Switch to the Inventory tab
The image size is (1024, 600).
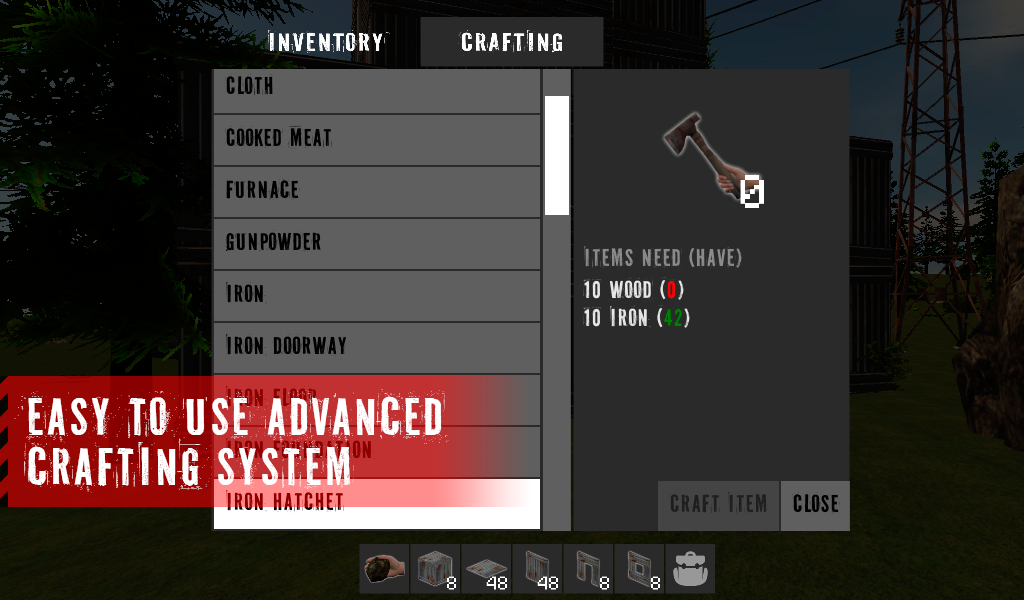coord(326,43)
